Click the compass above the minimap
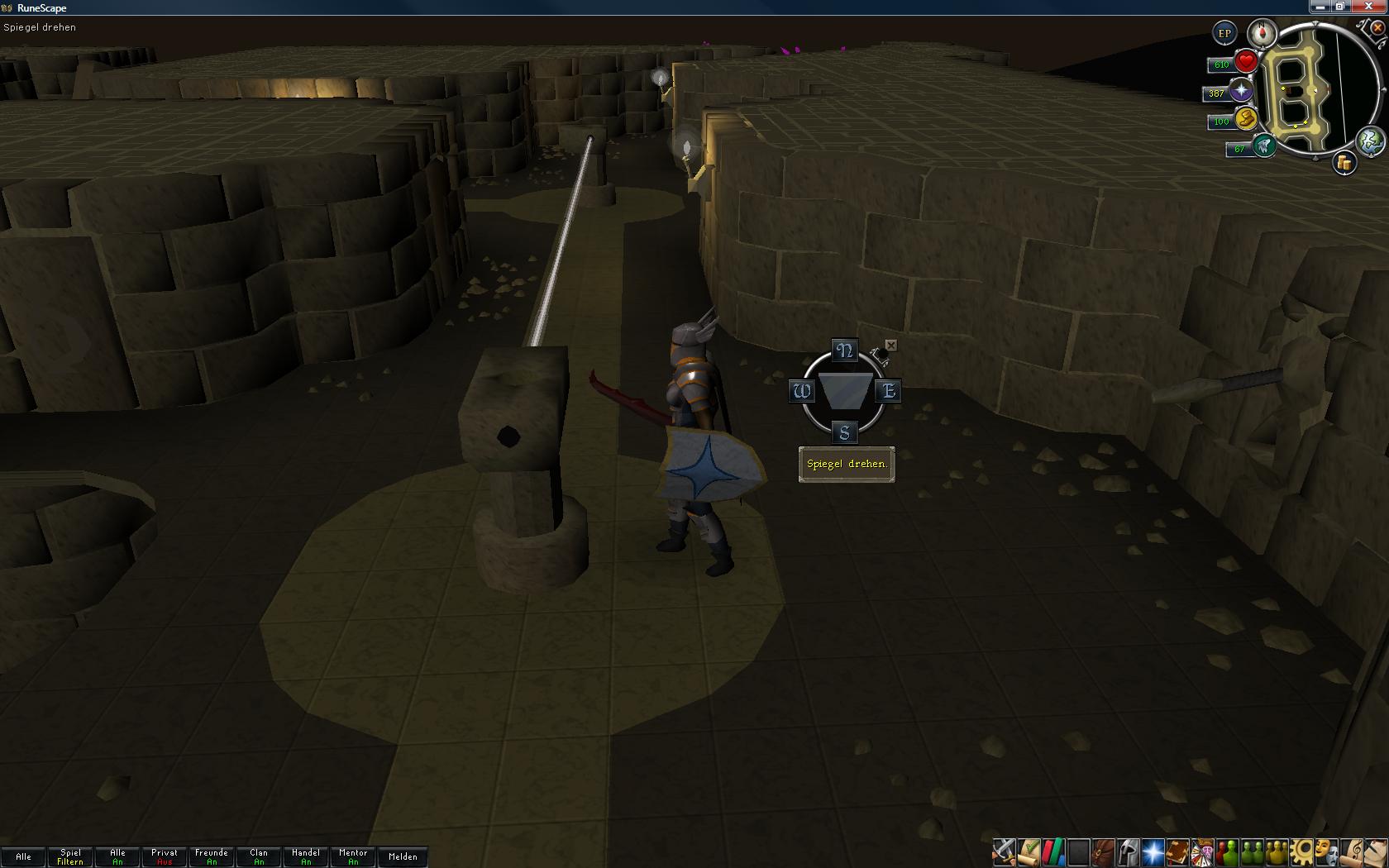This screenshot has height=868, width=1389. pos(1263,34)
